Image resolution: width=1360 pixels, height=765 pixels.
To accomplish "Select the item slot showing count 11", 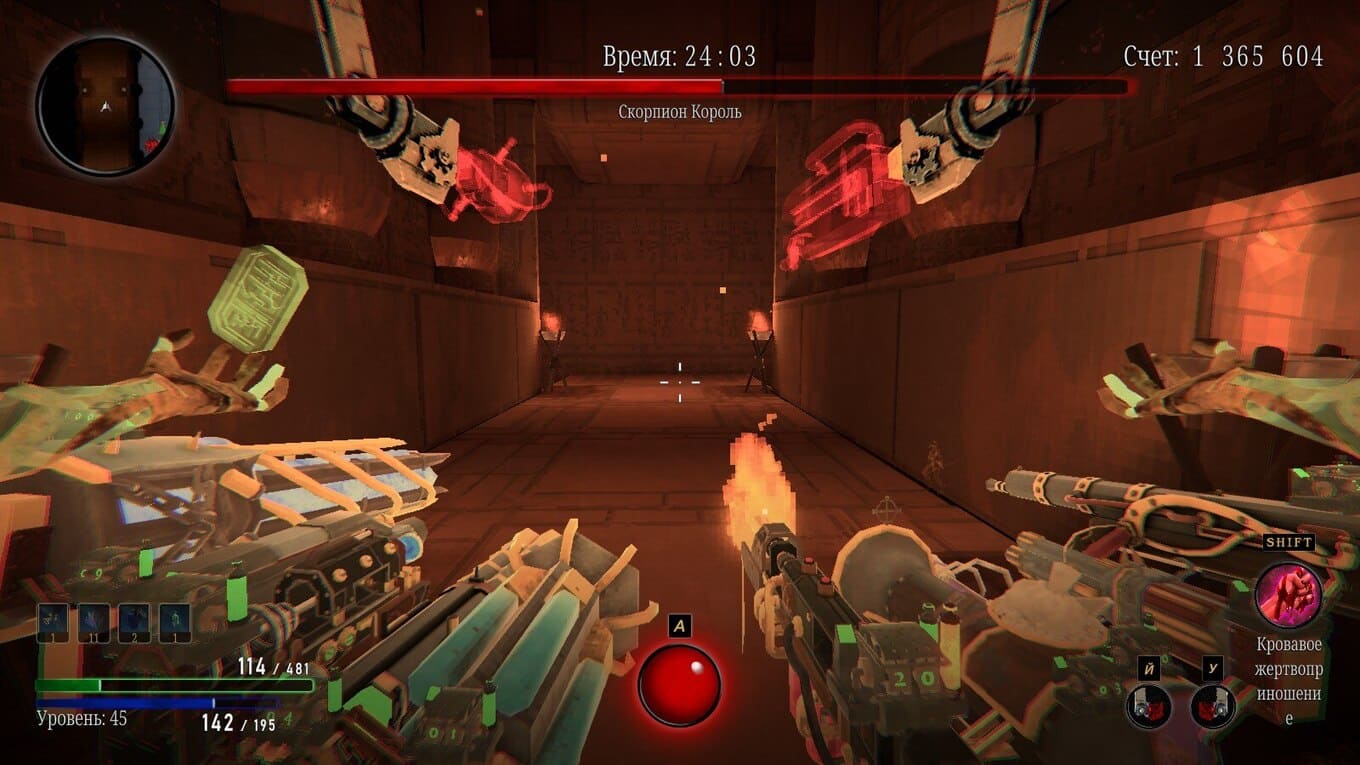I will click(94, 622).
